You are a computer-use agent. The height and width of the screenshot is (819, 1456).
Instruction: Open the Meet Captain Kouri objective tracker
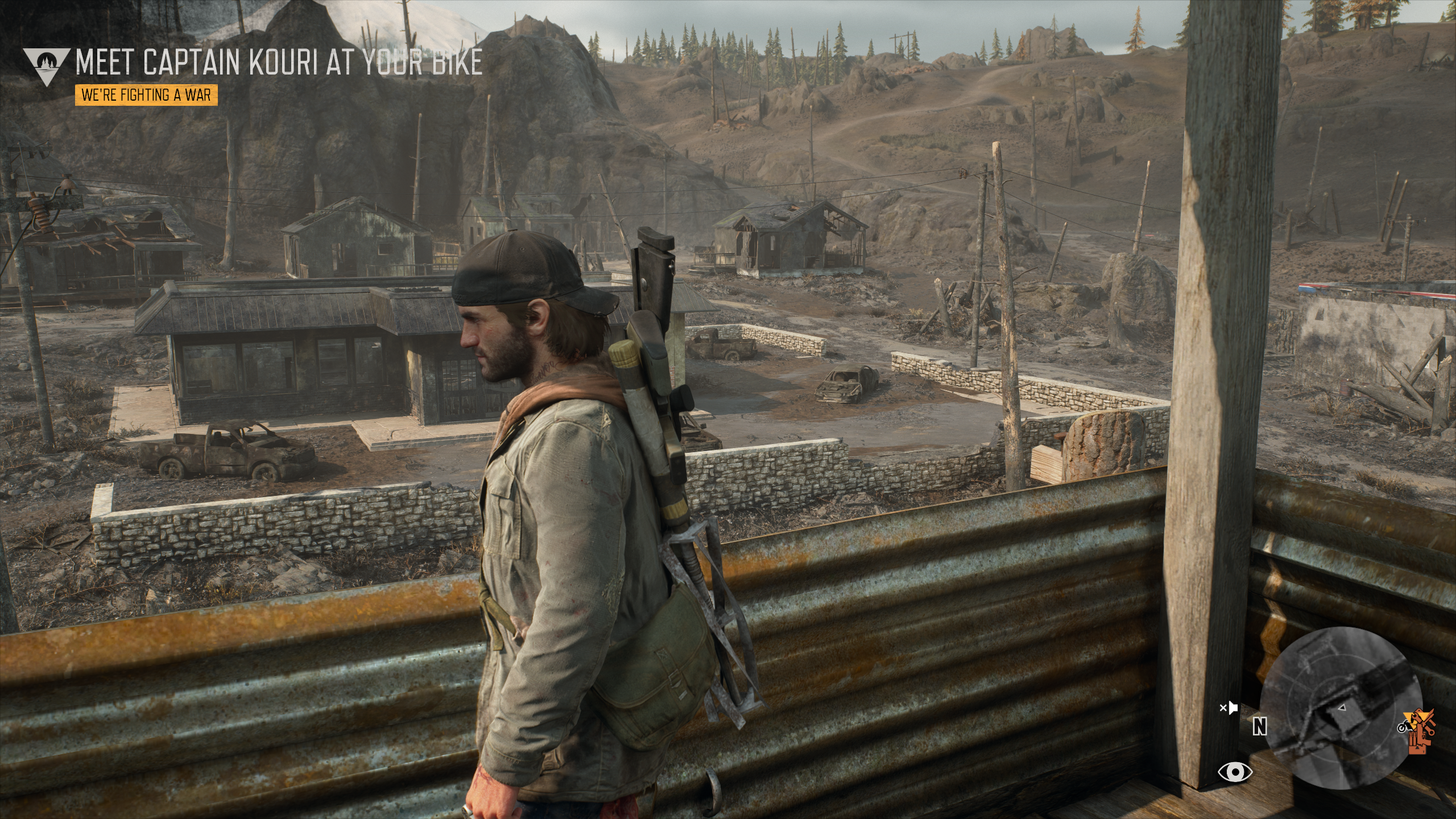tap(279, 63)
